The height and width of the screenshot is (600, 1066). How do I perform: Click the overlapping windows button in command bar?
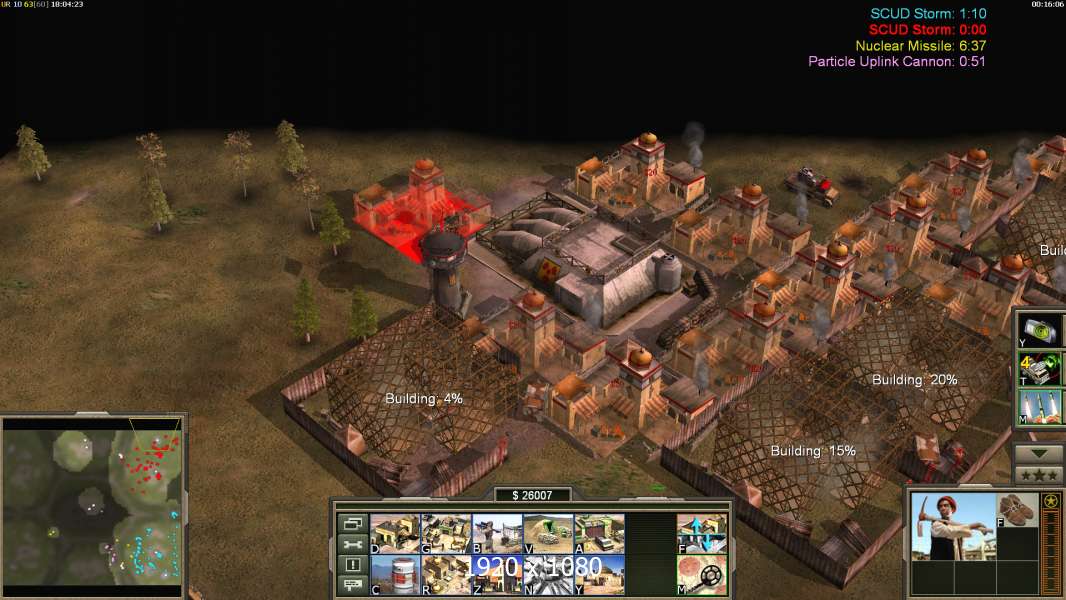point(352,523)
